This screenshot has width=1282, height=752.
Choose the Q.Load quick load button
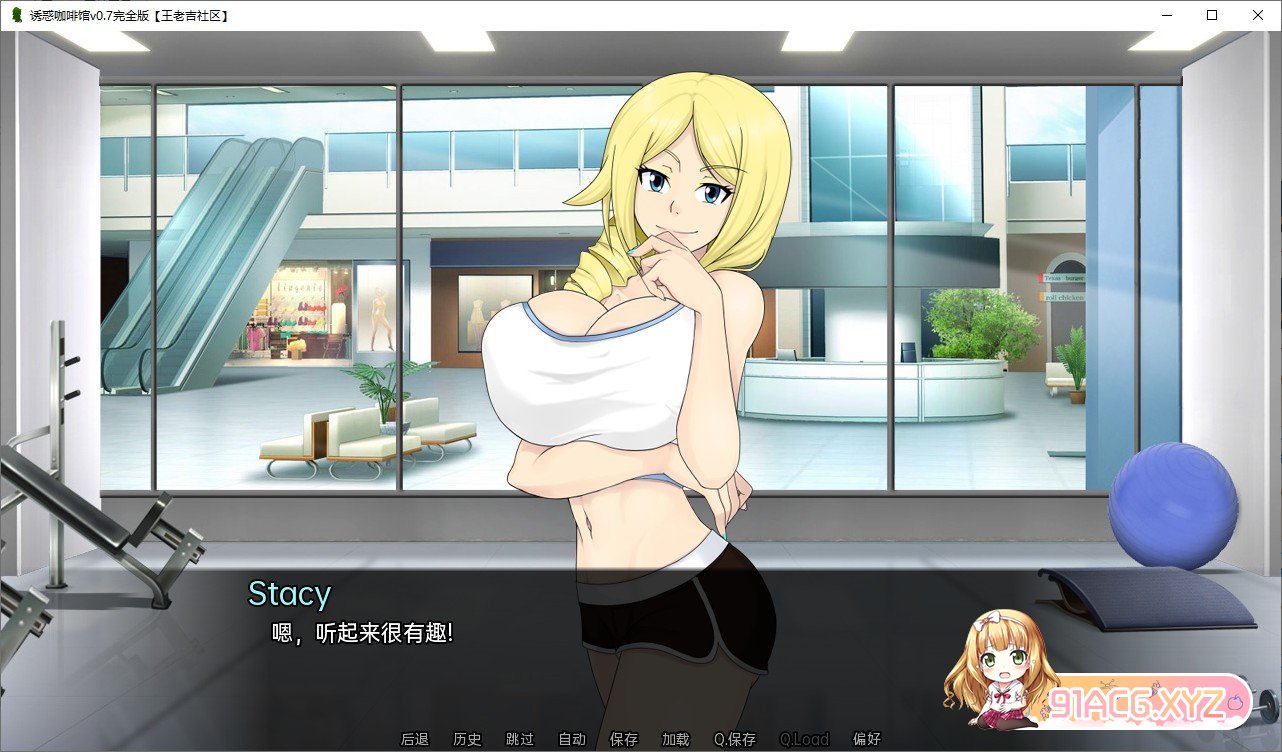(804, 739)
